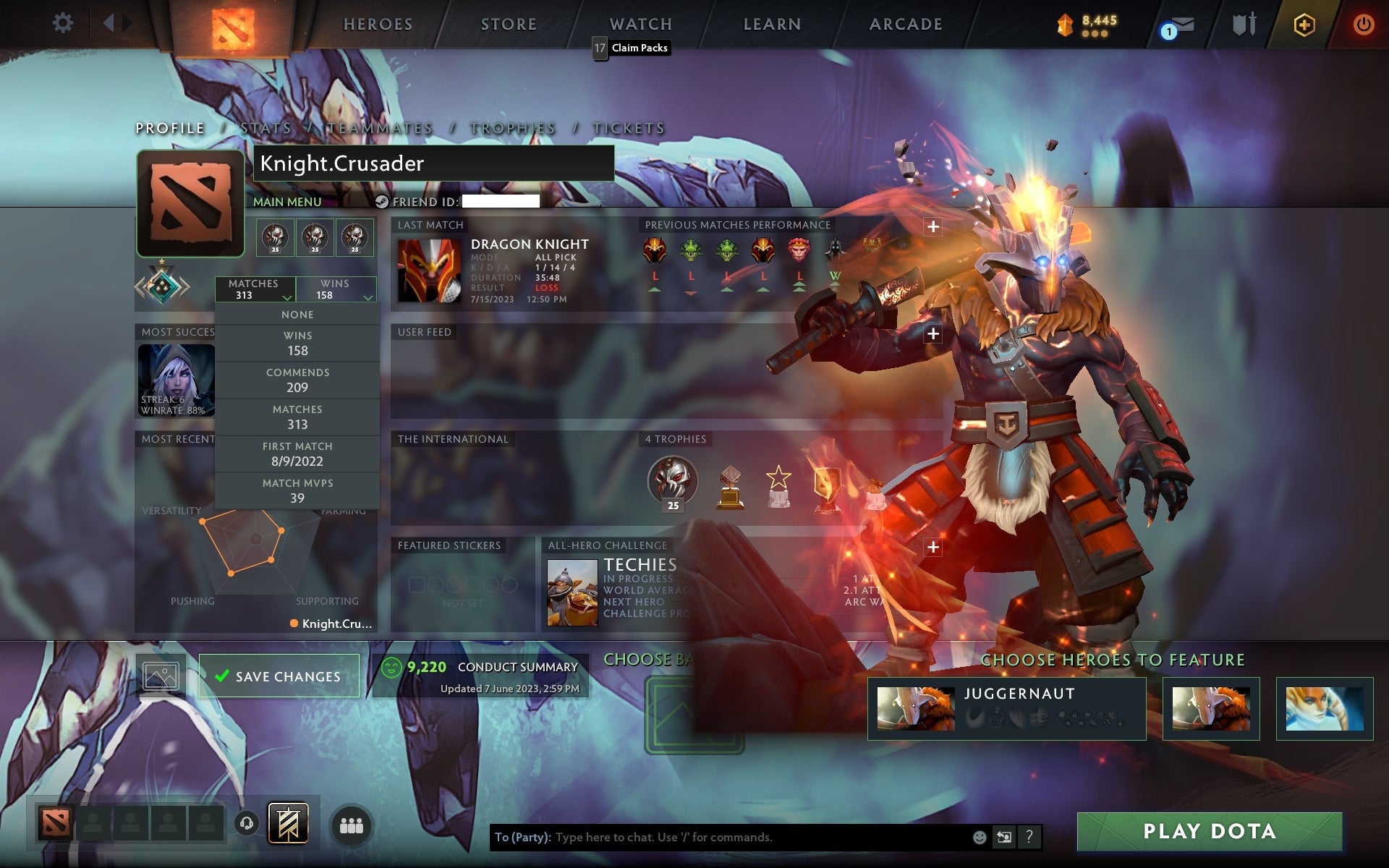Screen dimensions: 1389x868
Task: Switch to the STATS tab
Action: tap(267, 127)
